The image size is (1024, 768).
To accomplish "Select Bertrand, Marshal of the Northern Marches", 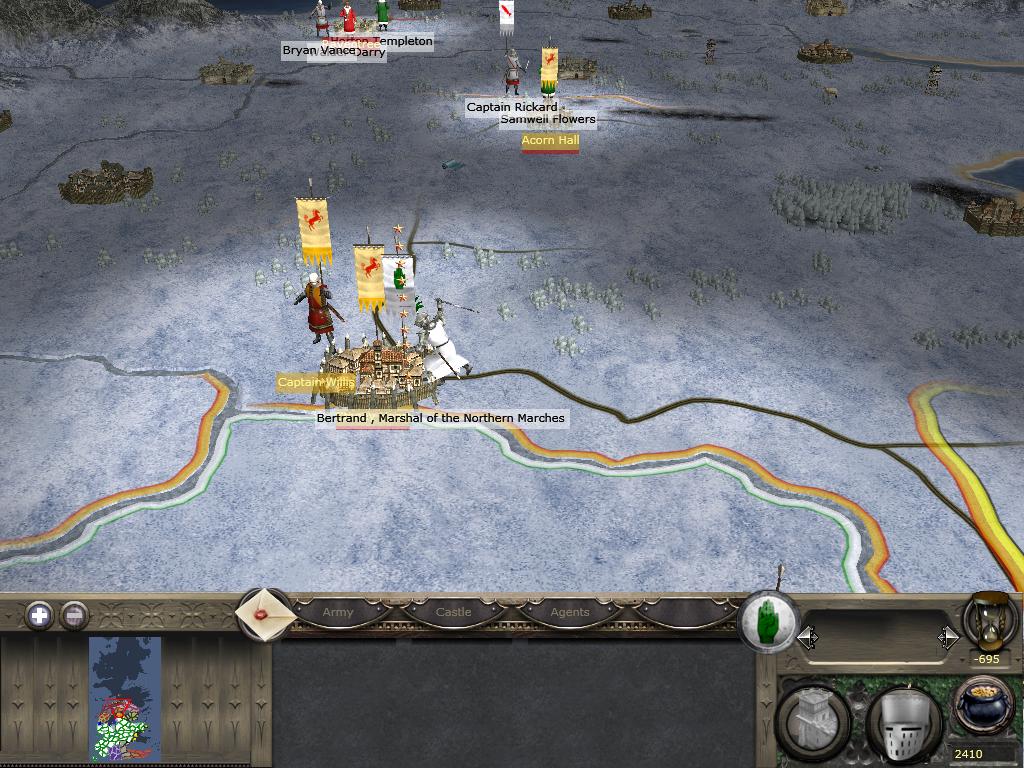I will coord(440,418).
